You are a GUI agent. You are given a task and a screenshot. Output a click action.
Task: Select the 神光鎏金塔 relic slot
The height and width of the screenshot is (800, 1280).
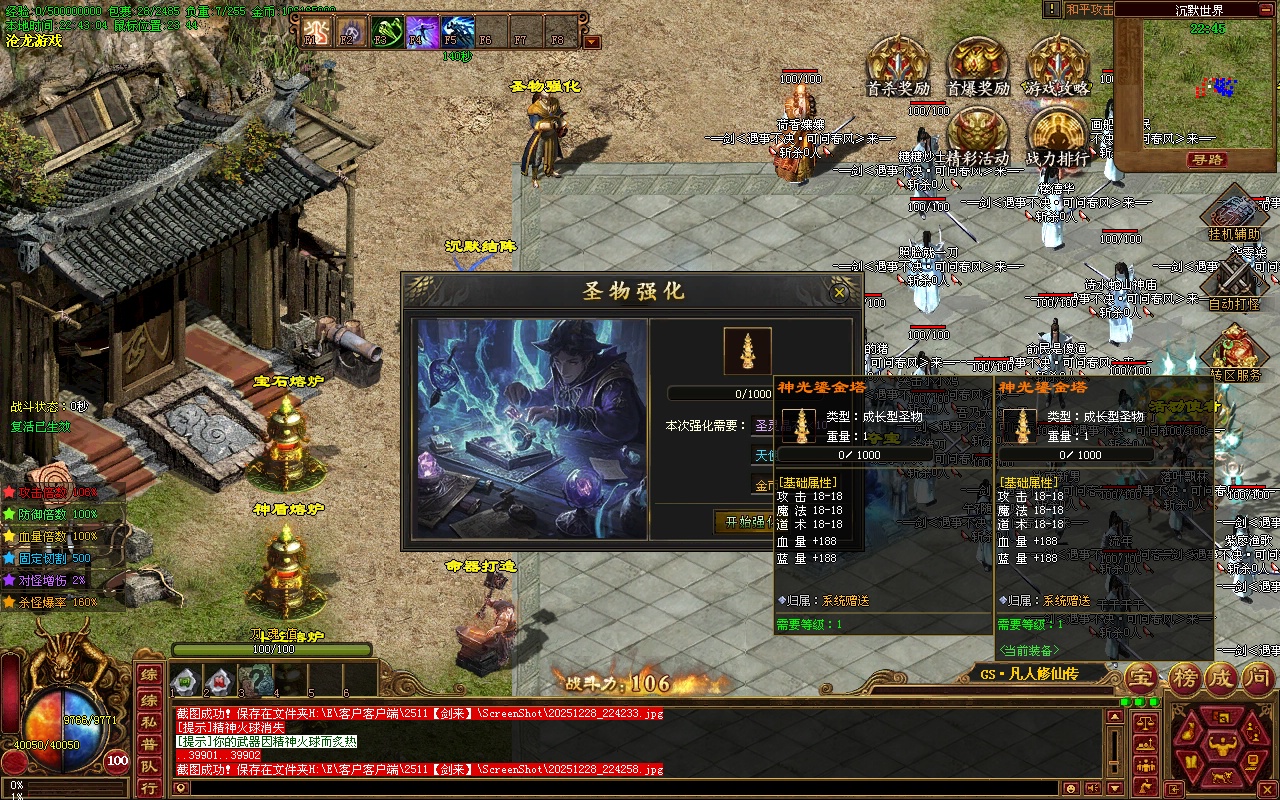click(x=748, y=351)
